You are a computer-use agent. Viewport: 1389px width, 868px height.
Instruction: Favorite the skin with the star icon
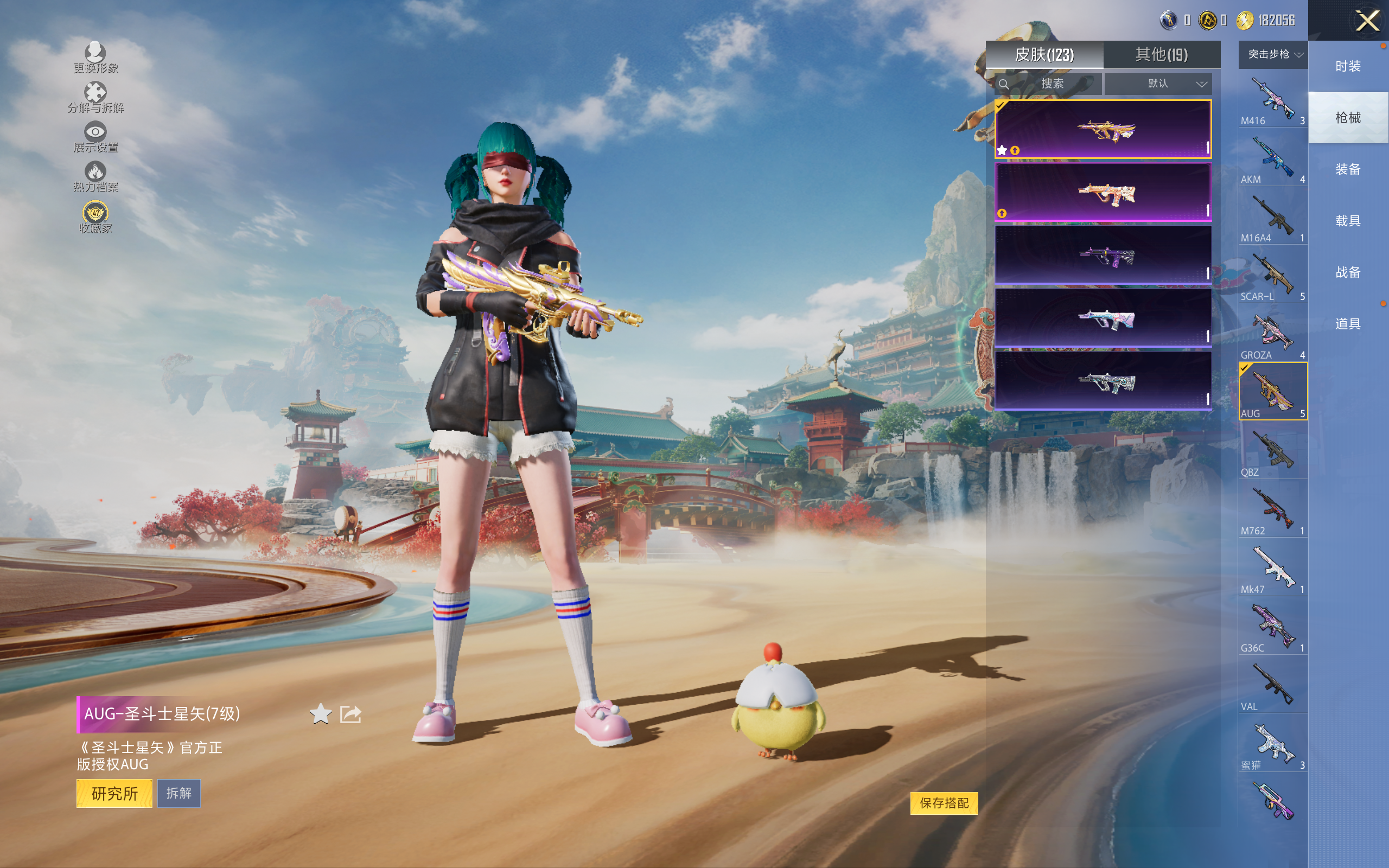pos(320,714)
